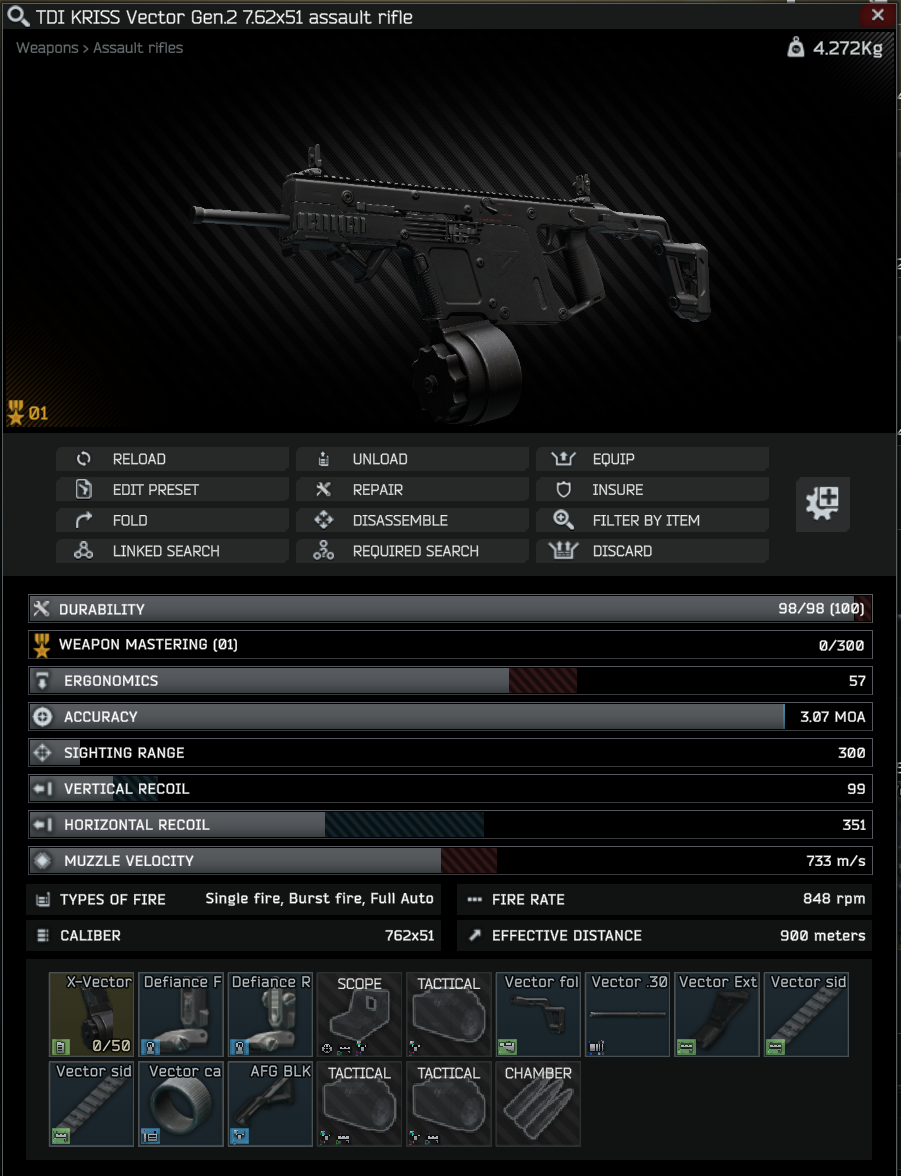
Task: Disassemble the weapon
Action: coord(412,520)
